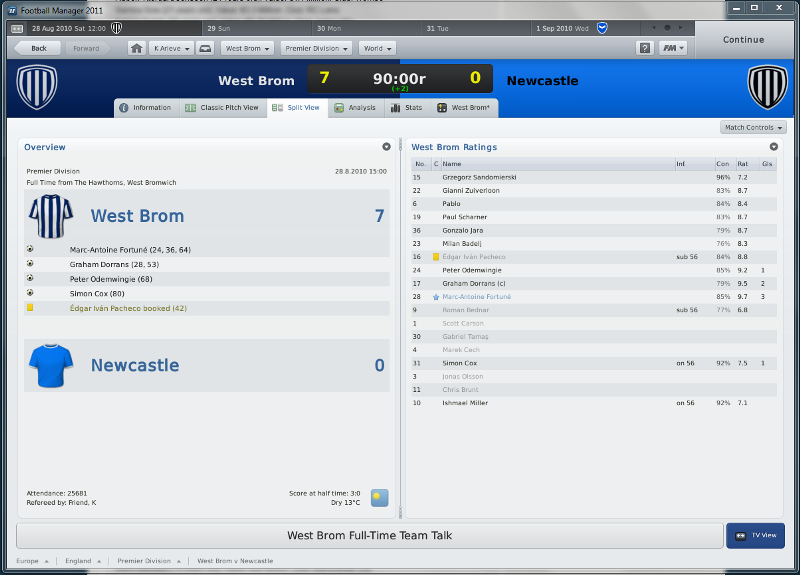Start the West Brom Full-Time Team Talk

point(369,536)
